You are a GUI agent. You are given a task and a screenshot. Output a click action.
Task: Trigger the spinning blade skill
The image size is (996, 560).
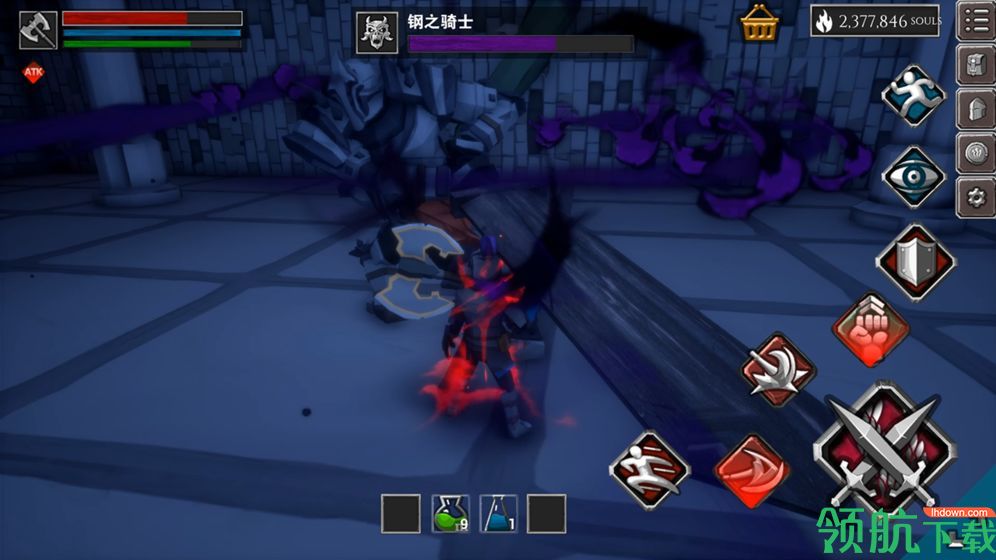[779, 369]
